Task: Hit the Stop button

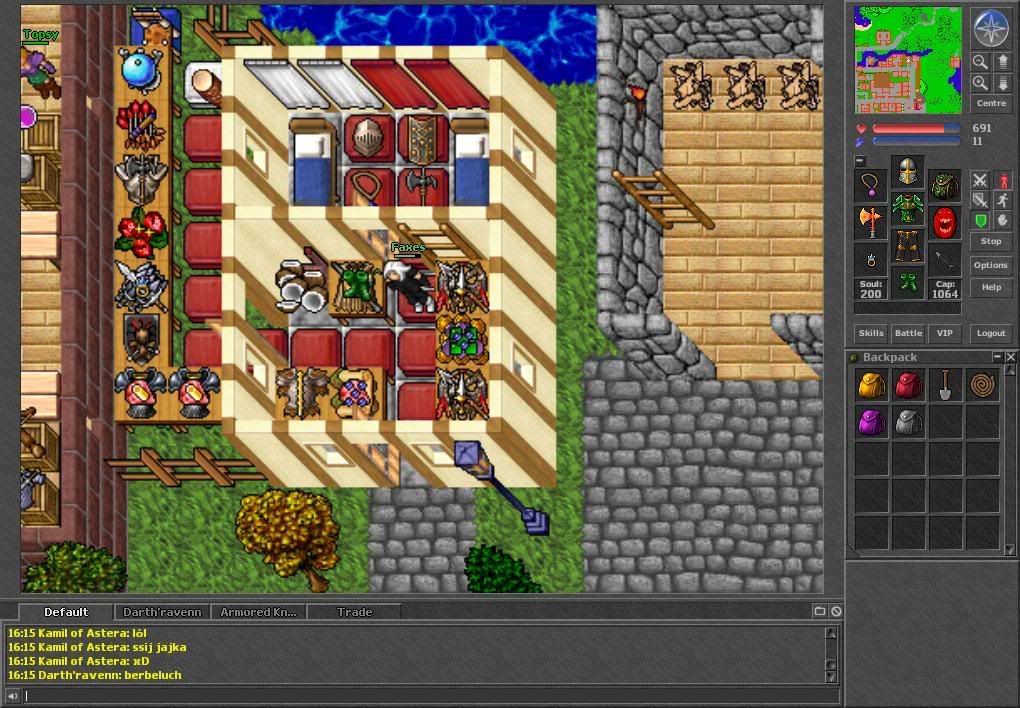Action: pos(990,241)
